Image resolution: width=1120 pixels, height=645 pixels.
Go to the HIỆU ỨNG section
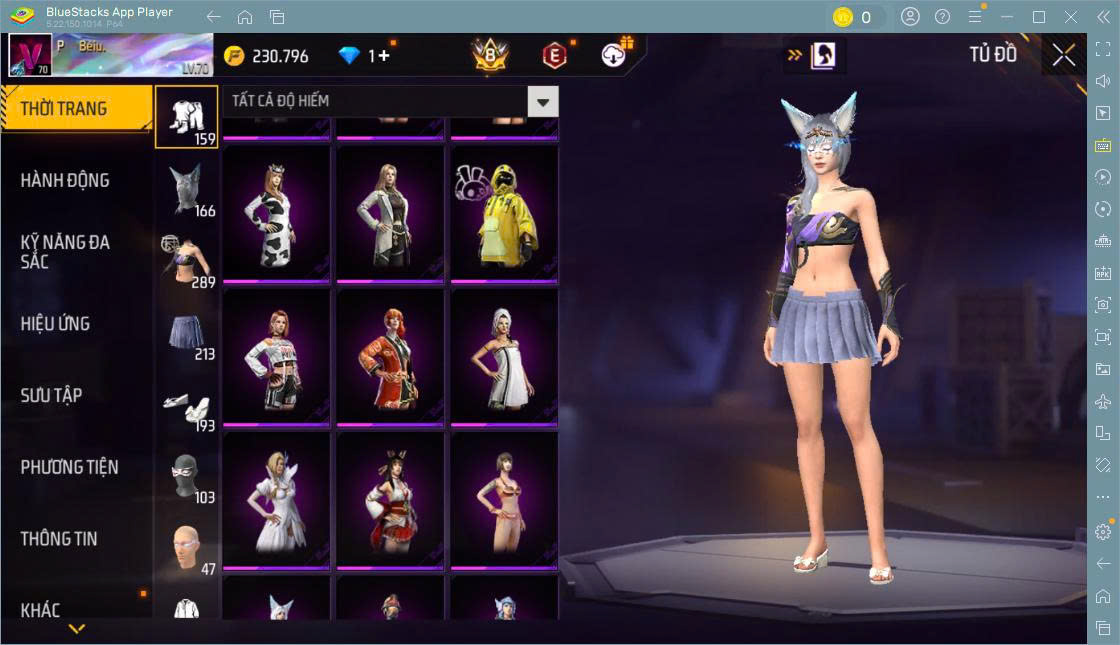click(x=55, y=324)
